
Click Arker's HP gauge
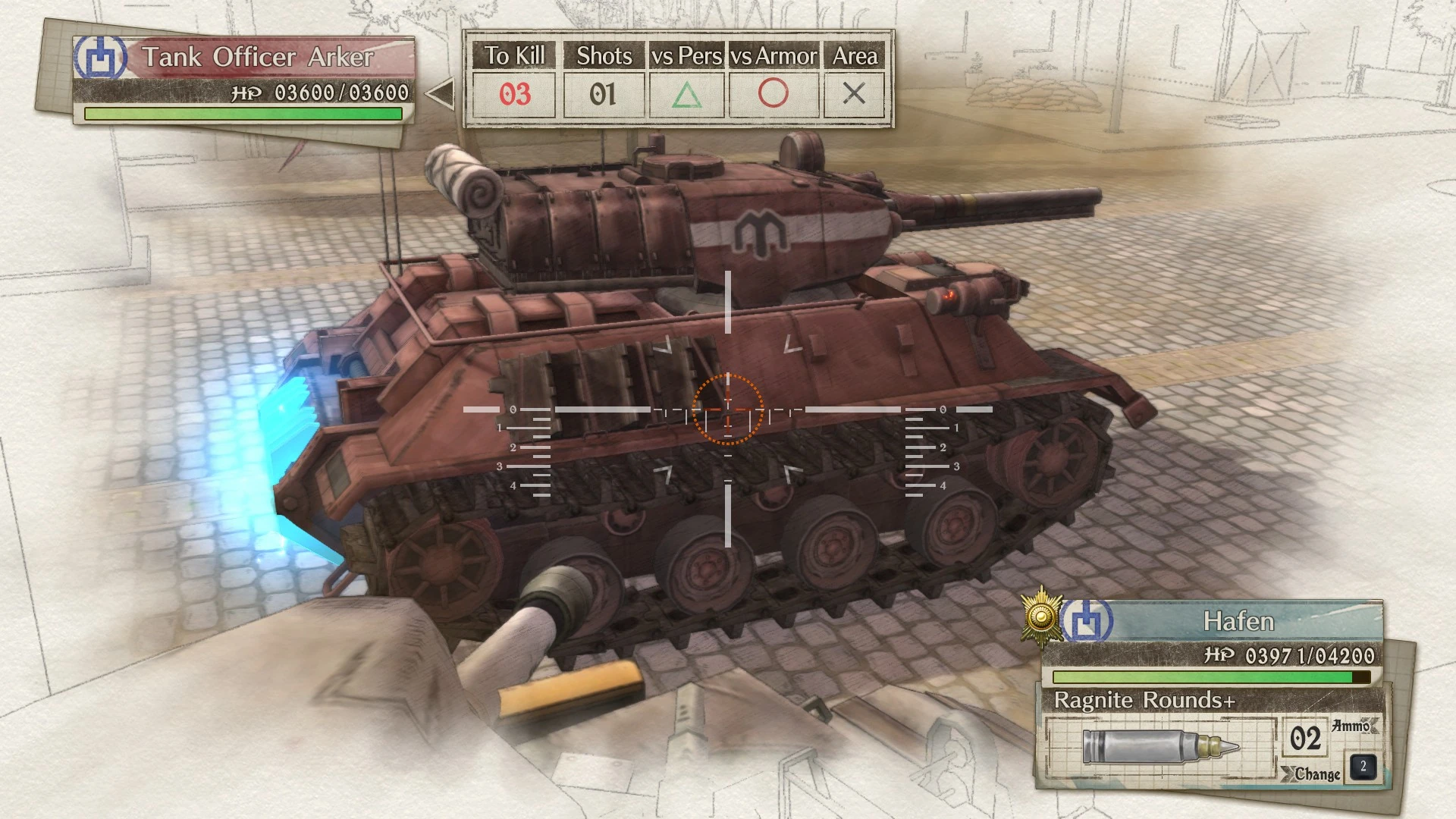point(243,114)
